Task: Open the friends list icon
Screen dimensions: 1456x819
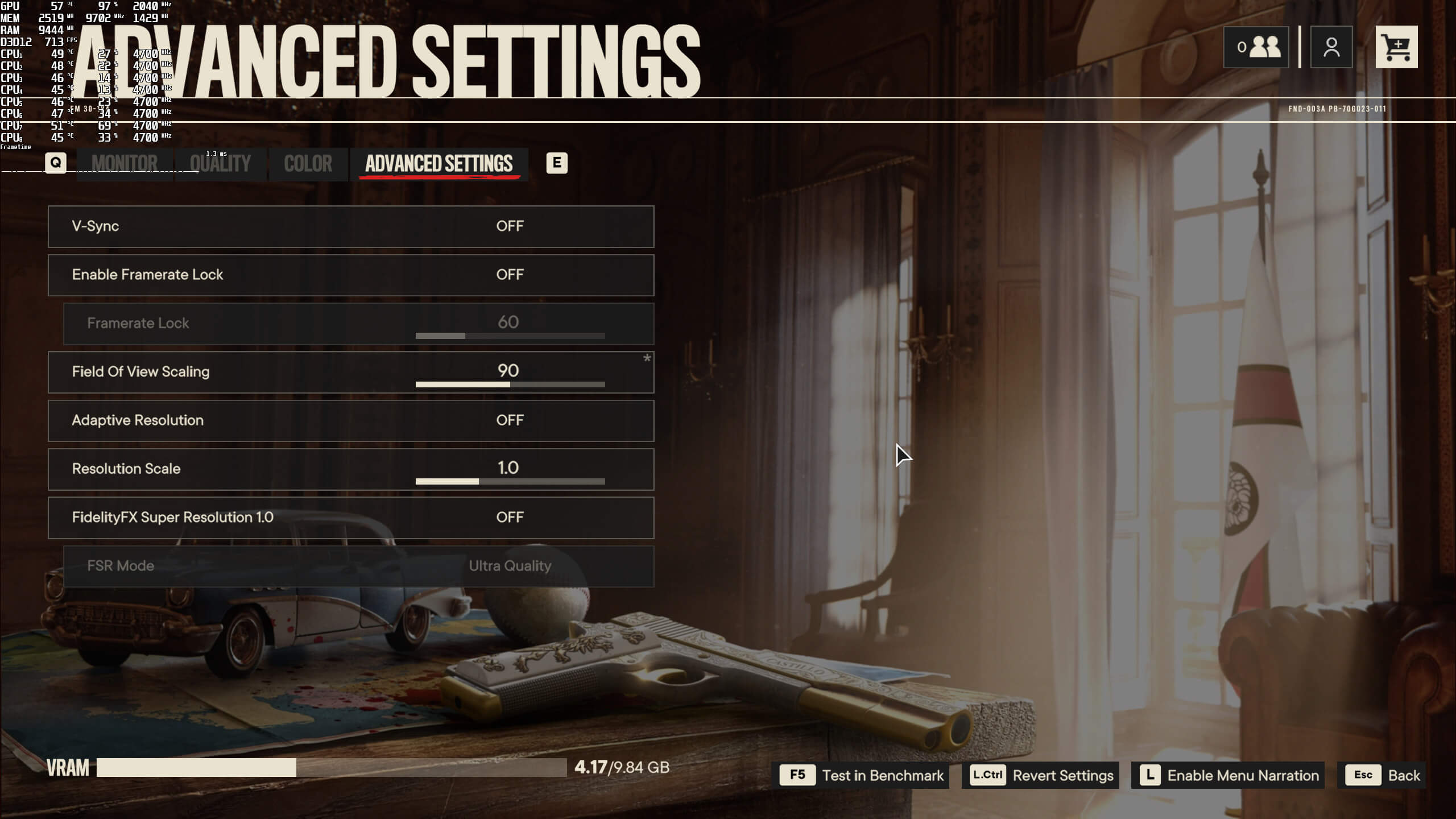Action: (1256, 47)
